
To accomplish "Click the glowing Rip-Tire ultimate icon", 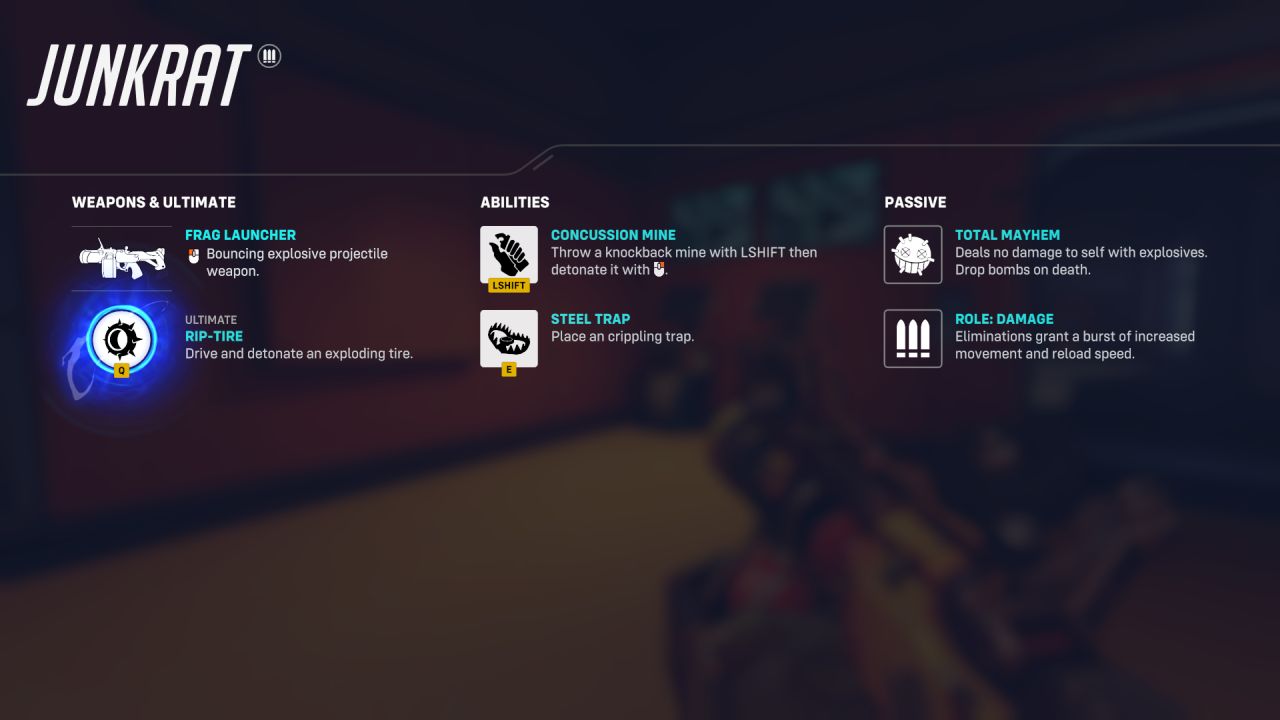I will pos(124,340).
